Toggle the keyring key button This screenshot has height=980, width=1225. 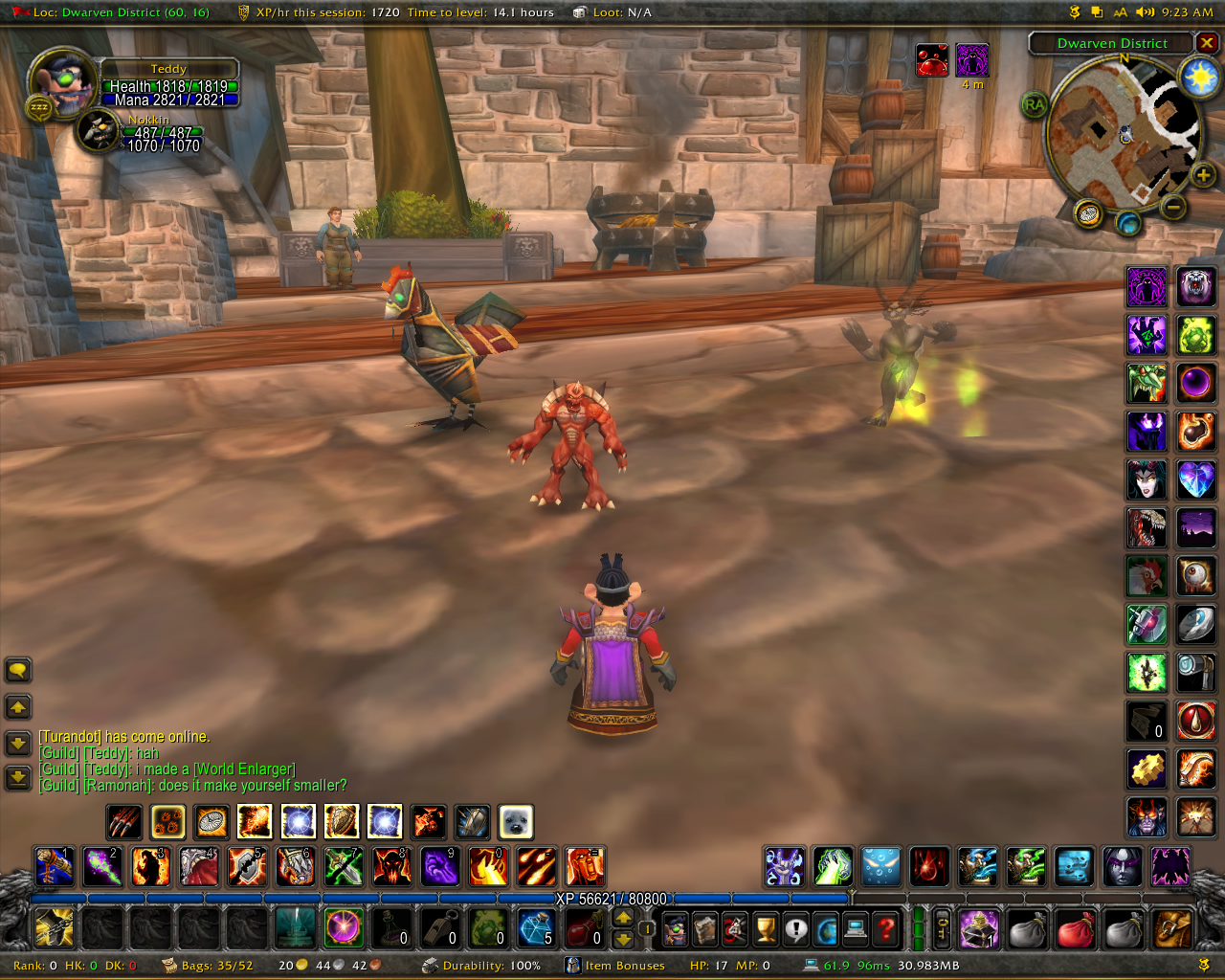[943, 927]
